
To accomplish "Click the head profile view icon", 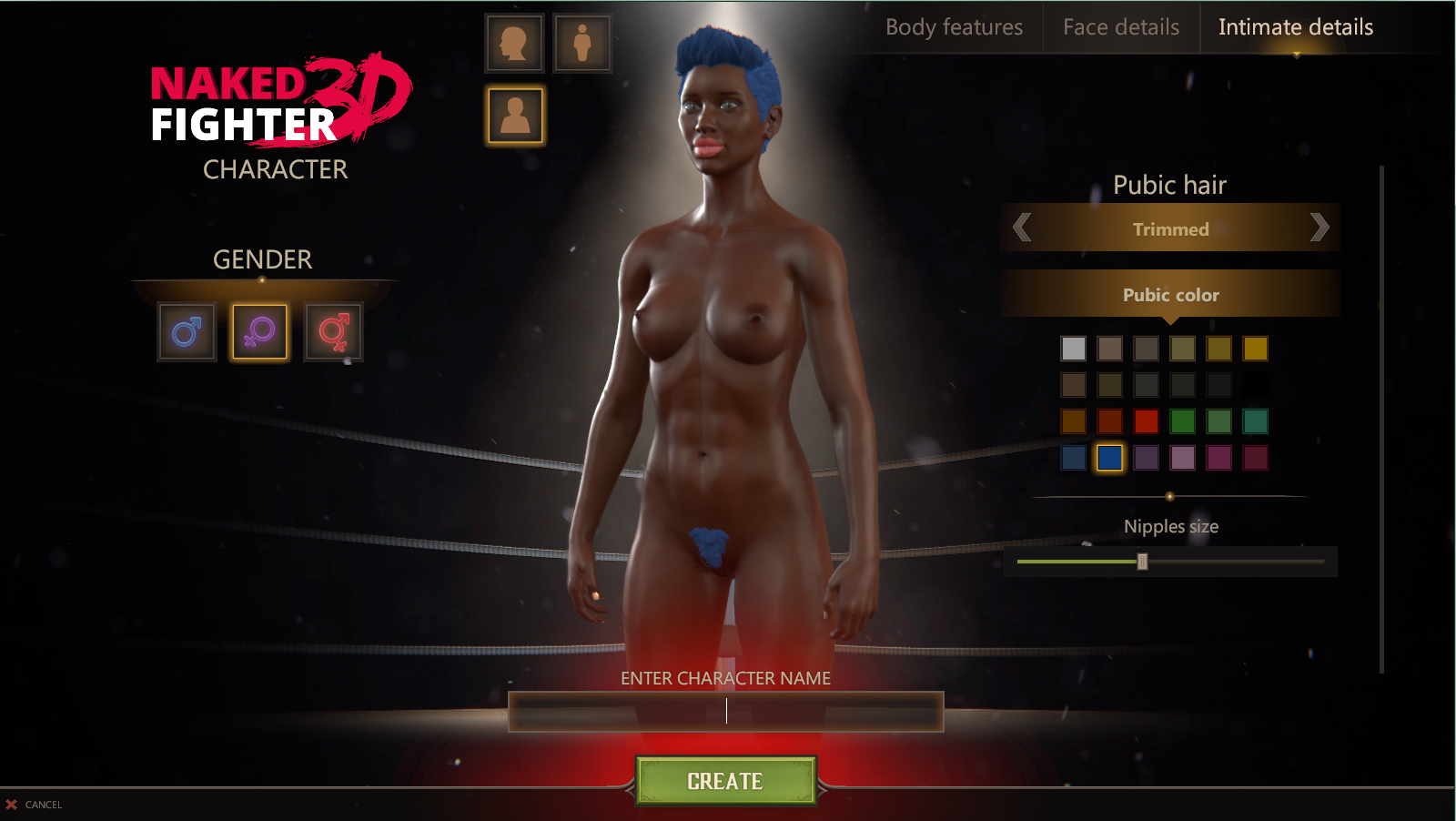I will point(514,43).
